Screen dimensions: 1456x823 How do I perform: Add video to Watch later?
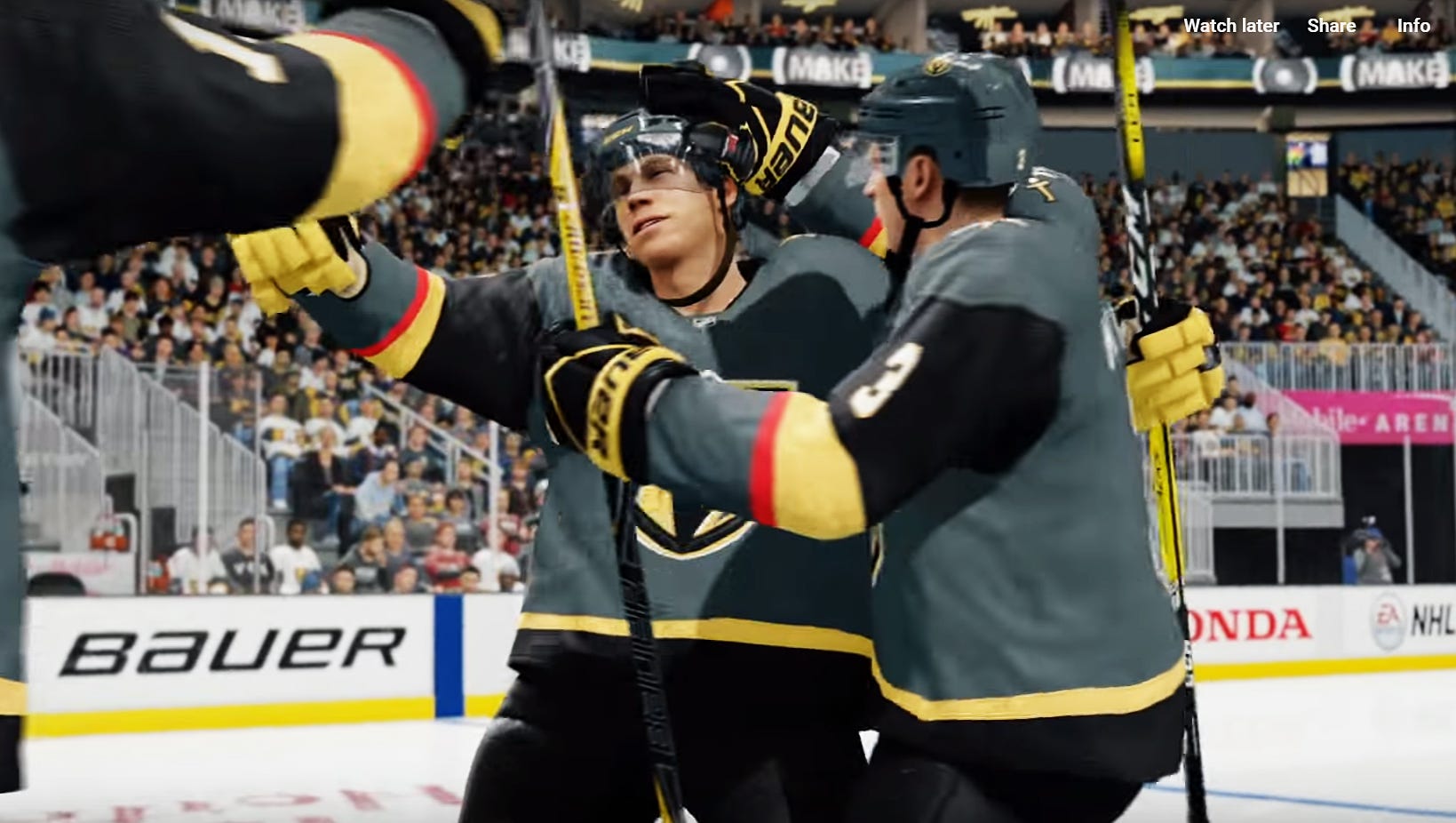point(1230,26)
